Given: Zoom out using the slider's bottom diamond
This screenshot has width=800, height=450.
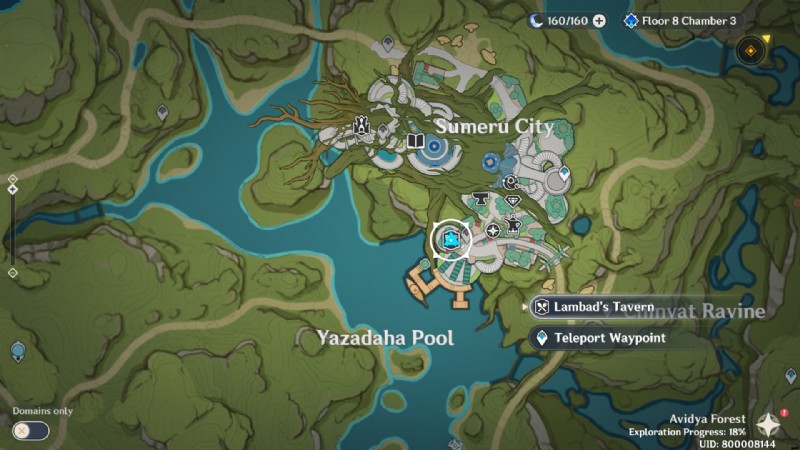Looking at the screenshot, I should tap(12, 272).
